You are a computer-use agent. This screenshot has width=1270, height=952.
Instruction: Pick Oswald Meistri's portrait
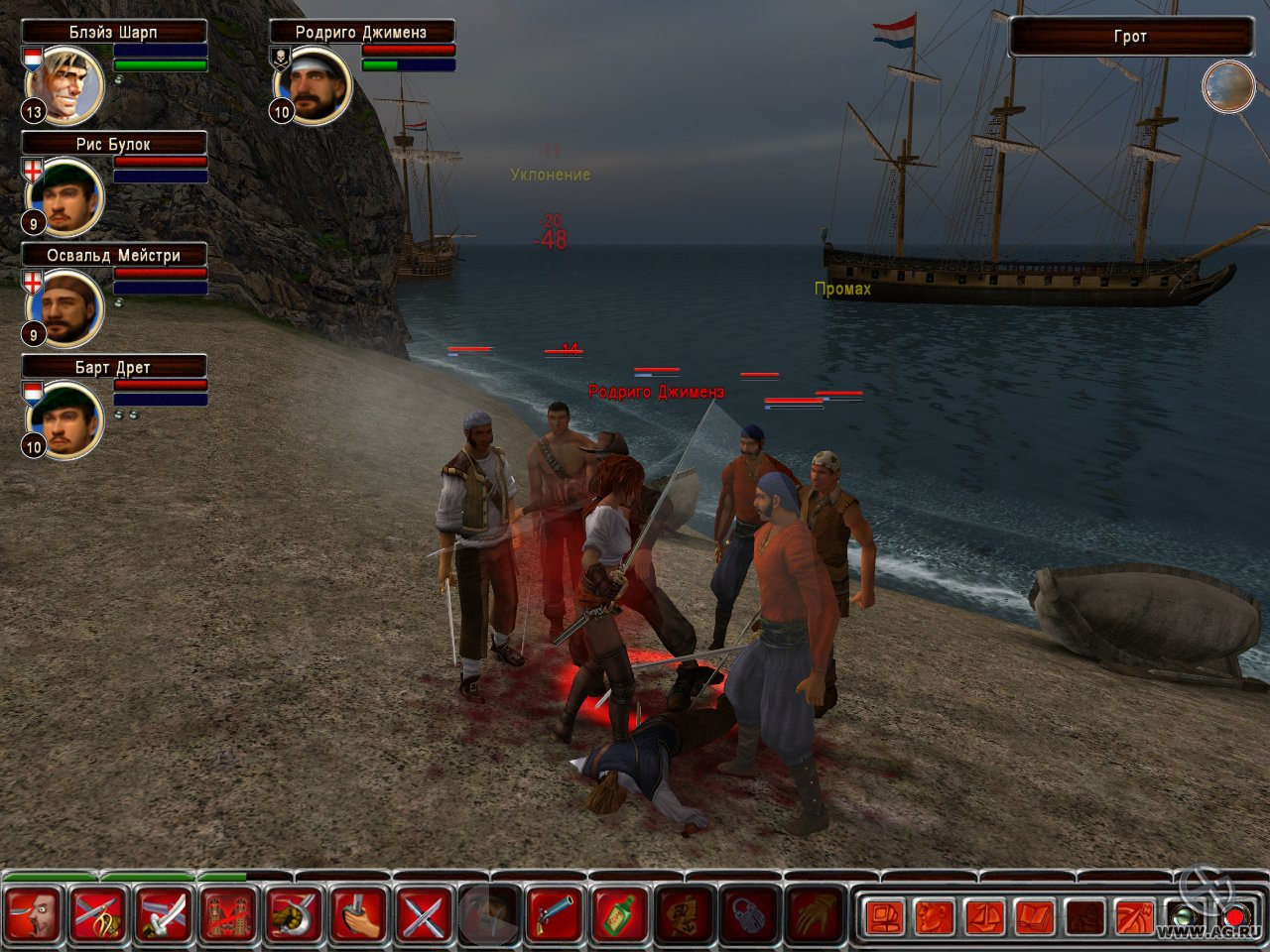(x=69, y=307)
